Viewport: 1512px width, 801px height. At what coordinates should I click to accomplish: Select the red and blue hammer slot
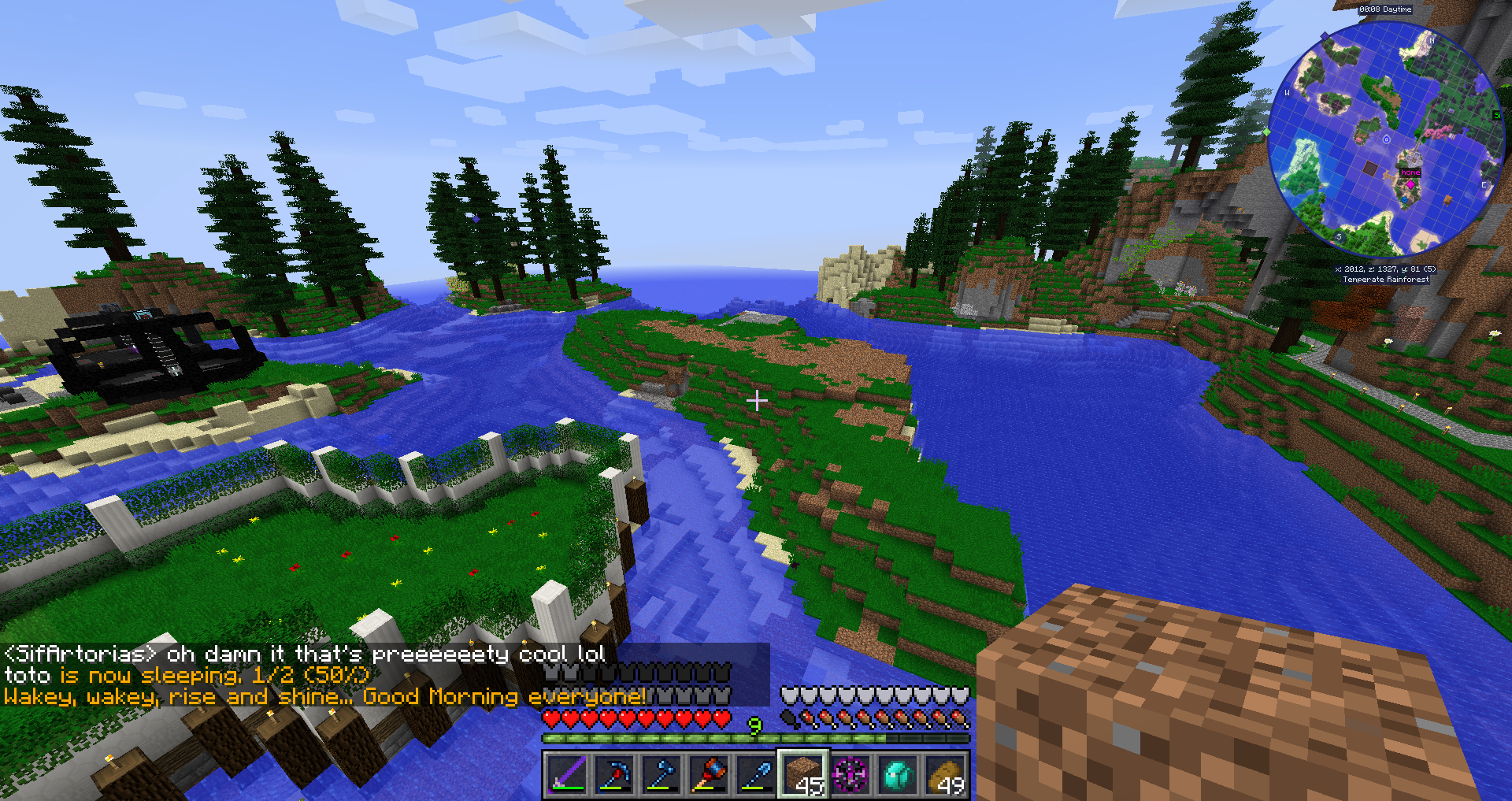click(x=708, y=775)
